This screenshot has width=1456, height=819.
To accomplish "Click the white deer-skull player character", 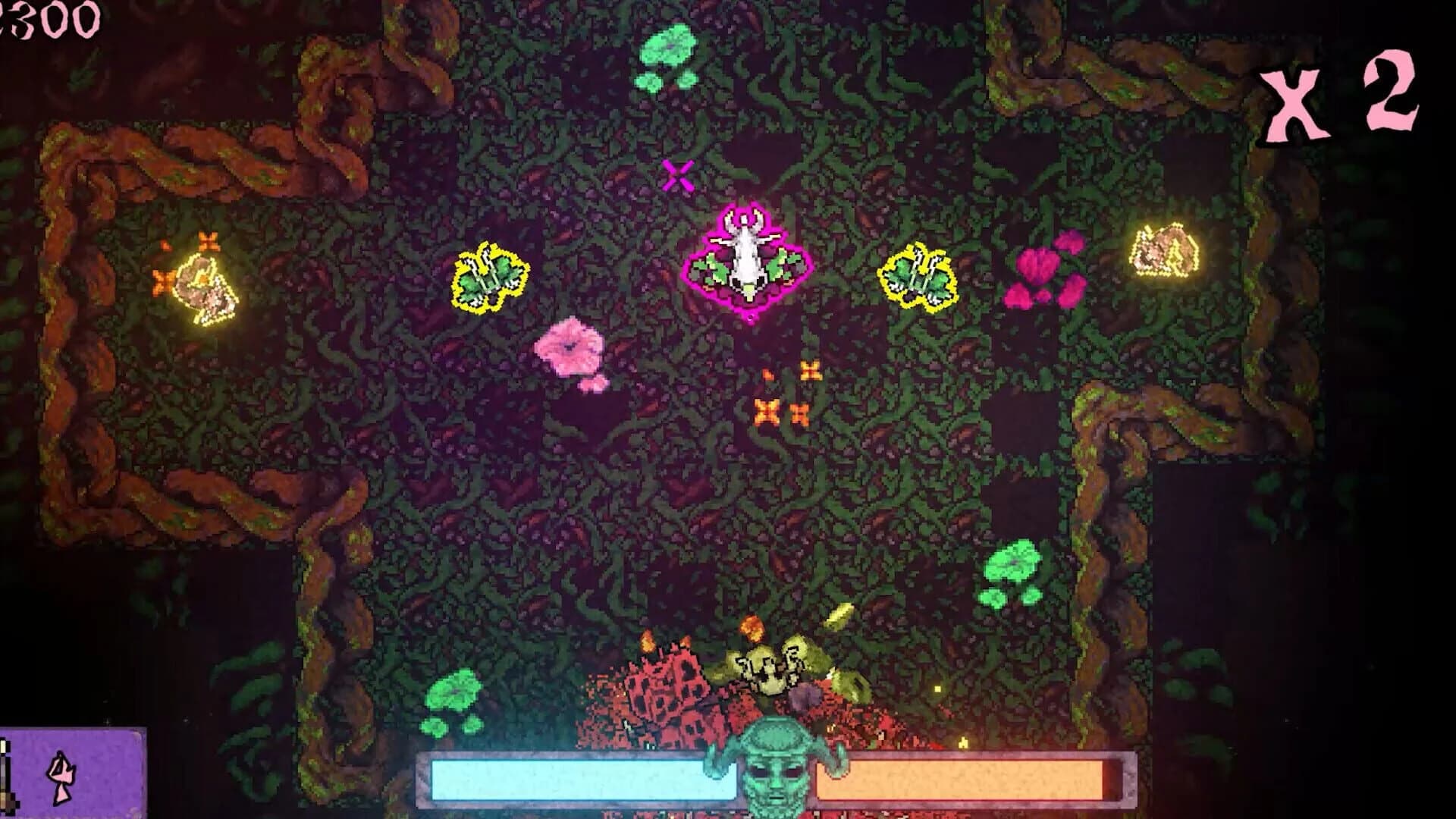I will pos(747,258).
